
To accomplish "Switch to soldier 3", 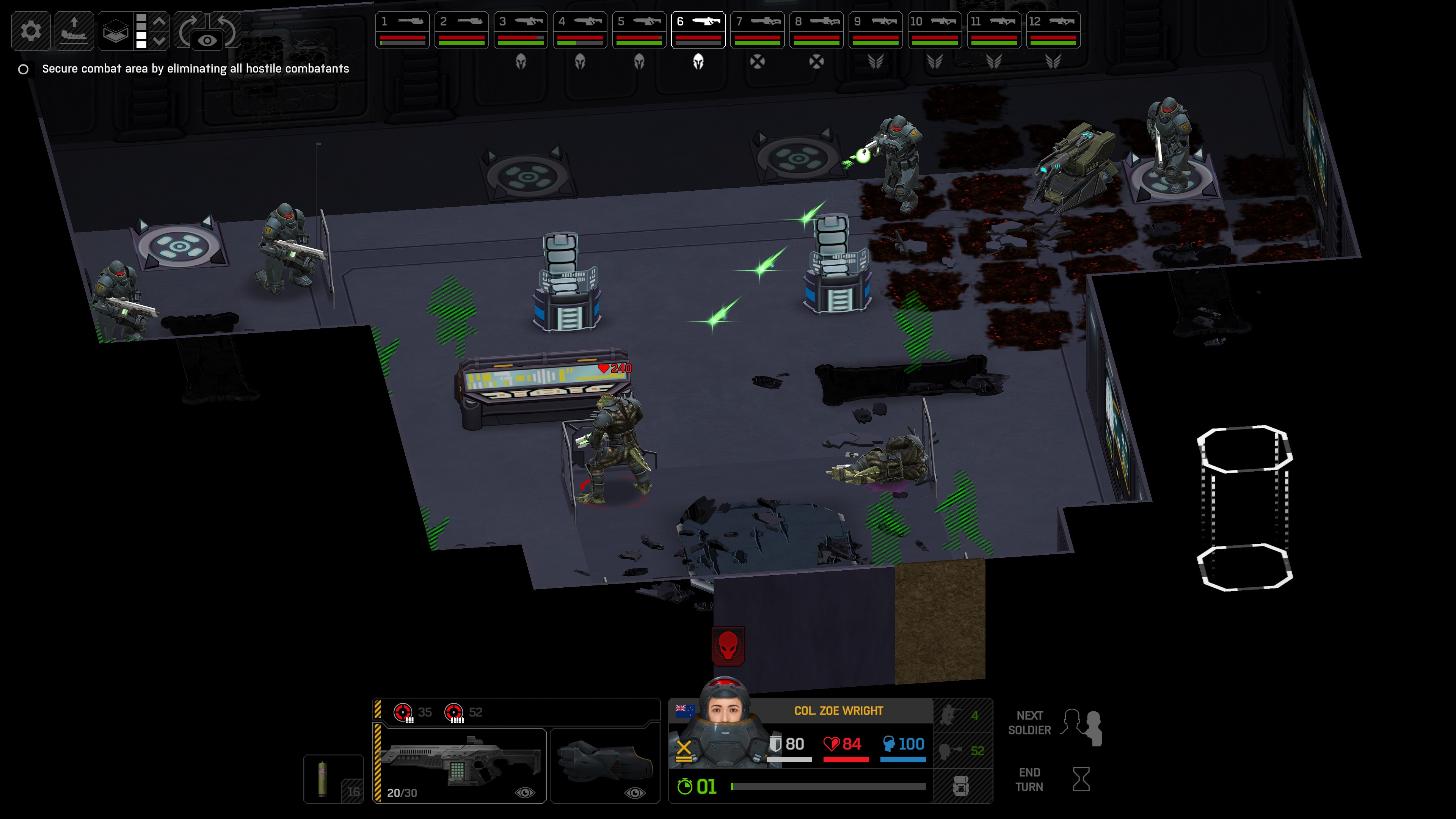I will tap(521, 30).
